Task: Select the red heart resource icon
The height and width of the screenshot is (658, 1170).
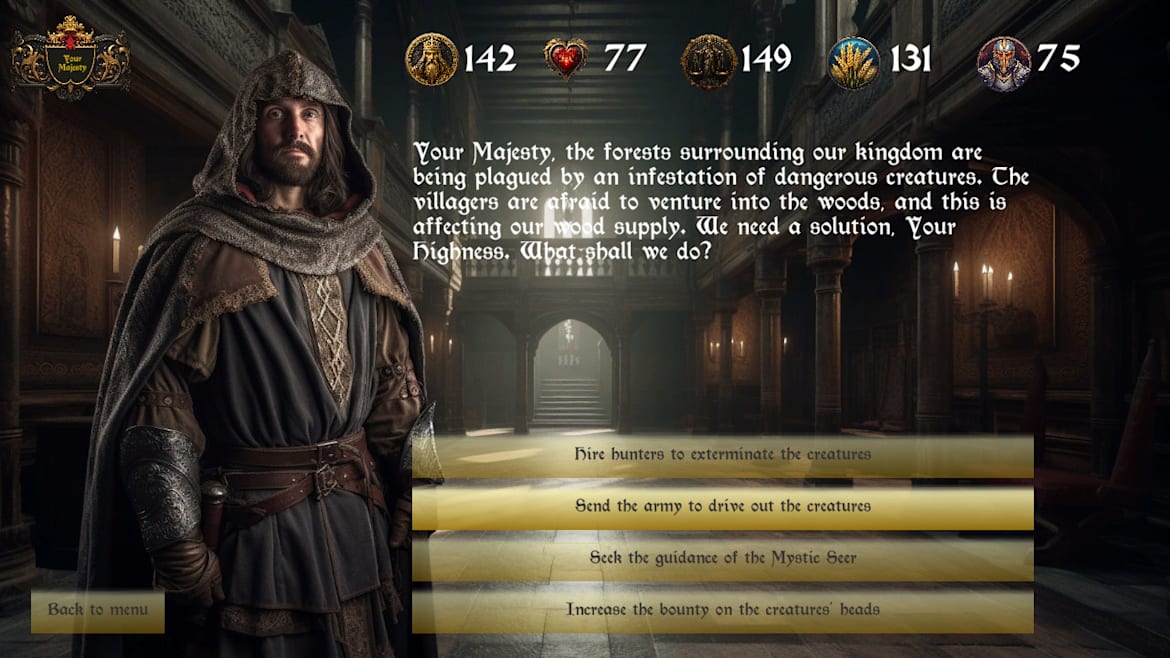Action: pos(566,59)
